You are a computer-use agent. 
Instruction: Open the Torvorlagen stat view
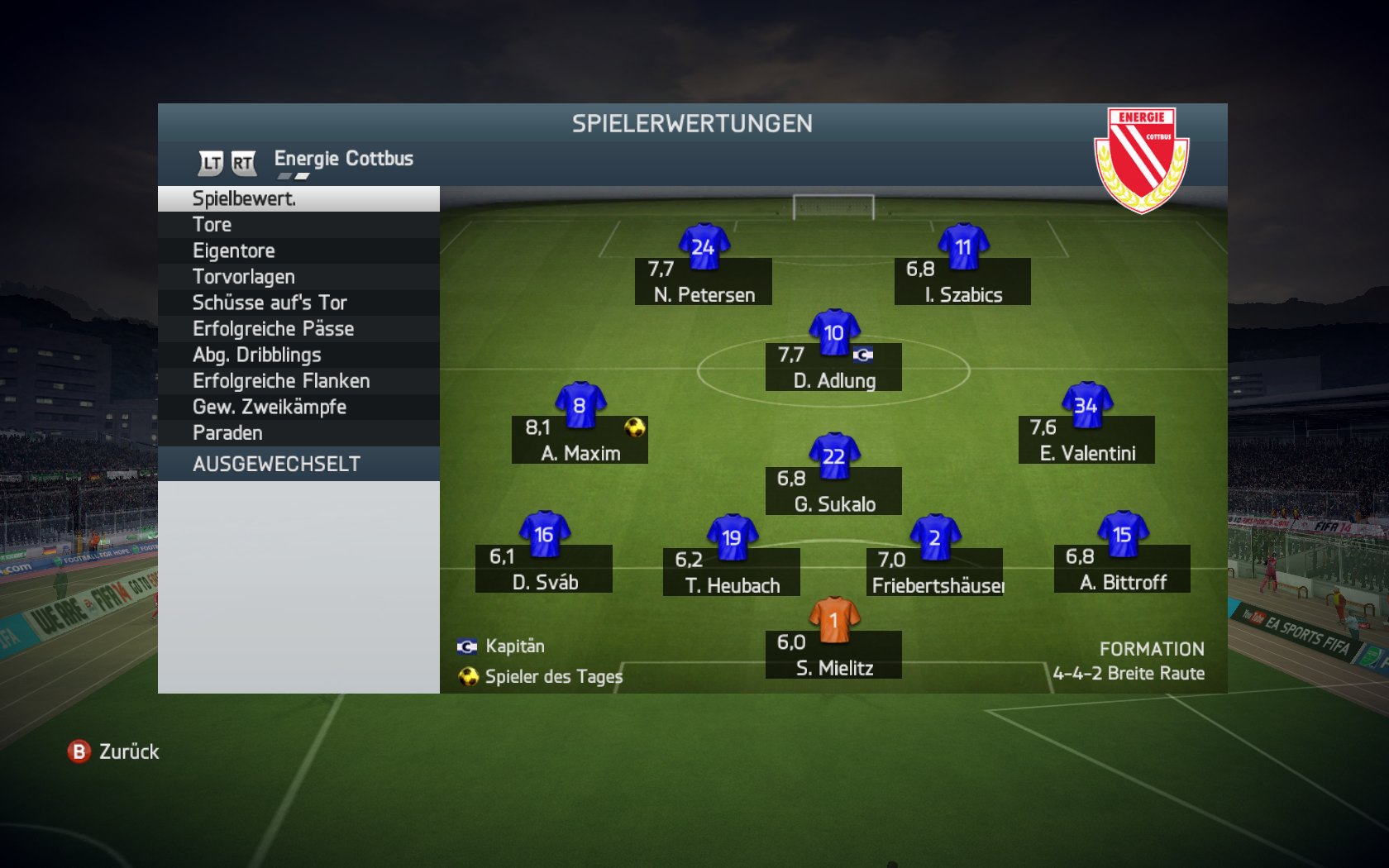pos(298,277)
